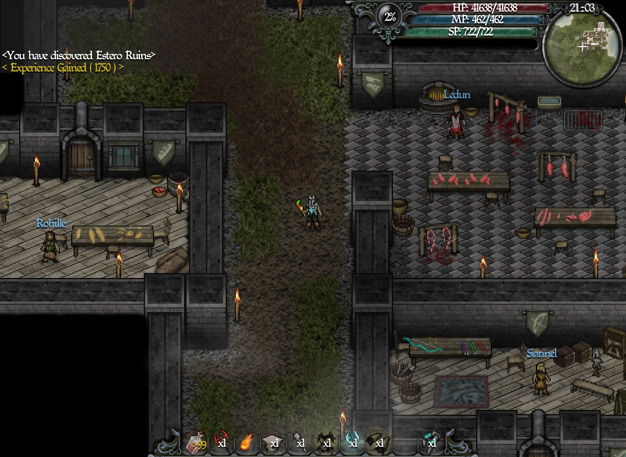Use the potion hotbar slot
This screenshot has width=626, height=457.
[196, 441]
